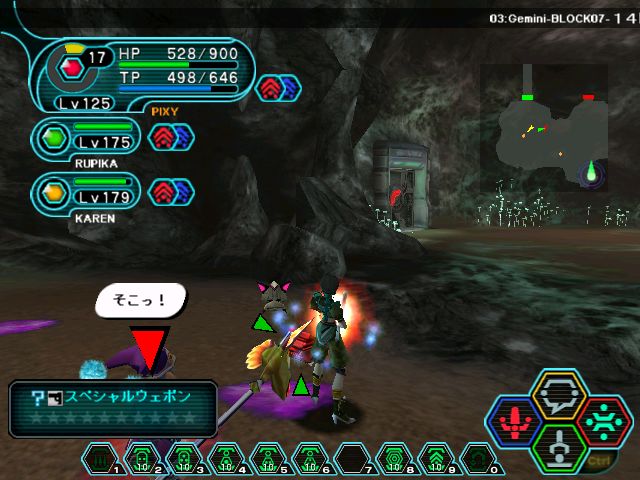Use the hotbar slot numbered 2

point(142,459)
